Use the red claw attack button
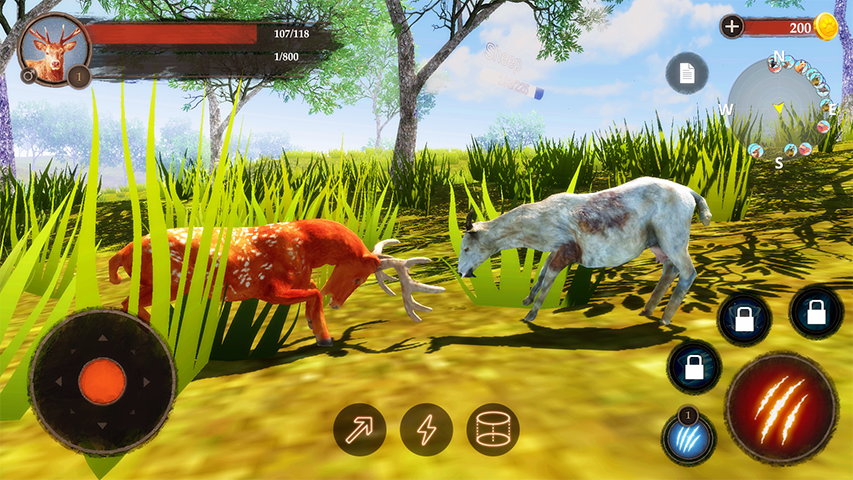This screenshot has height=480, width=853. pyautogui.click(x=781, y=407)
